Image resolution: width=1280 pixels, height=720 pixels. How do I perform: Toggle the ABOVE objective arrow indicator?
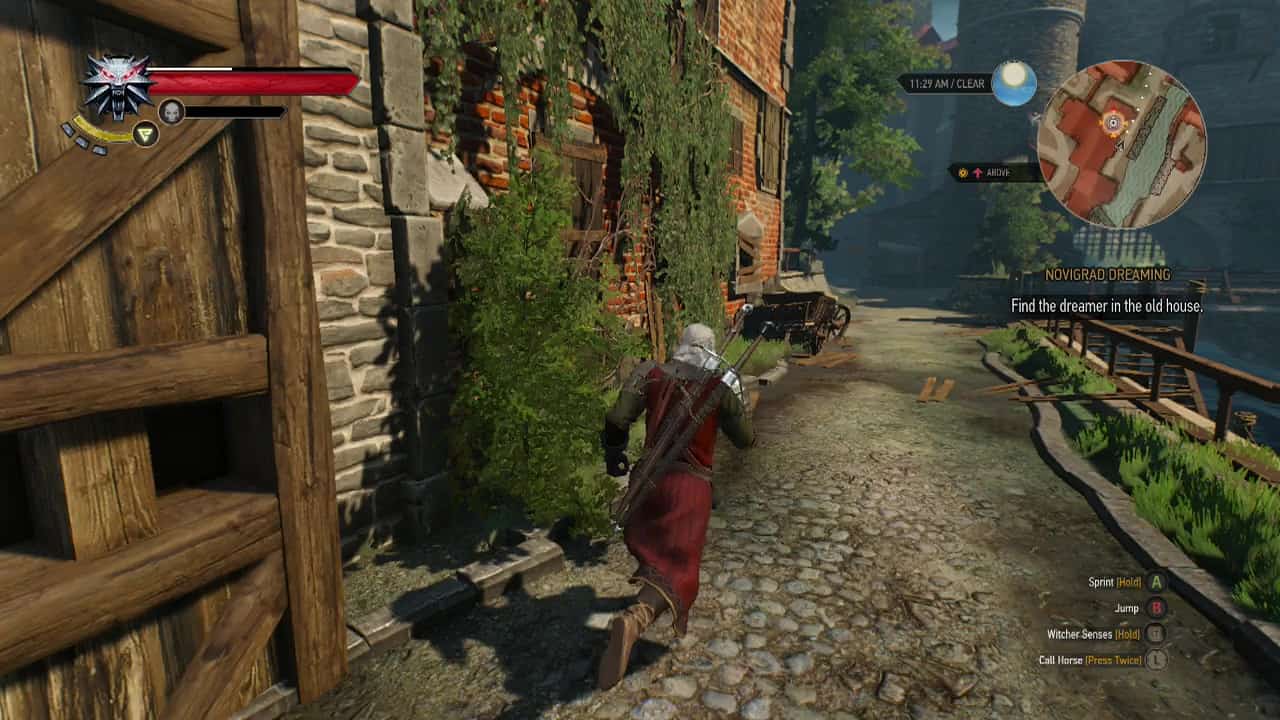[978, 172]
